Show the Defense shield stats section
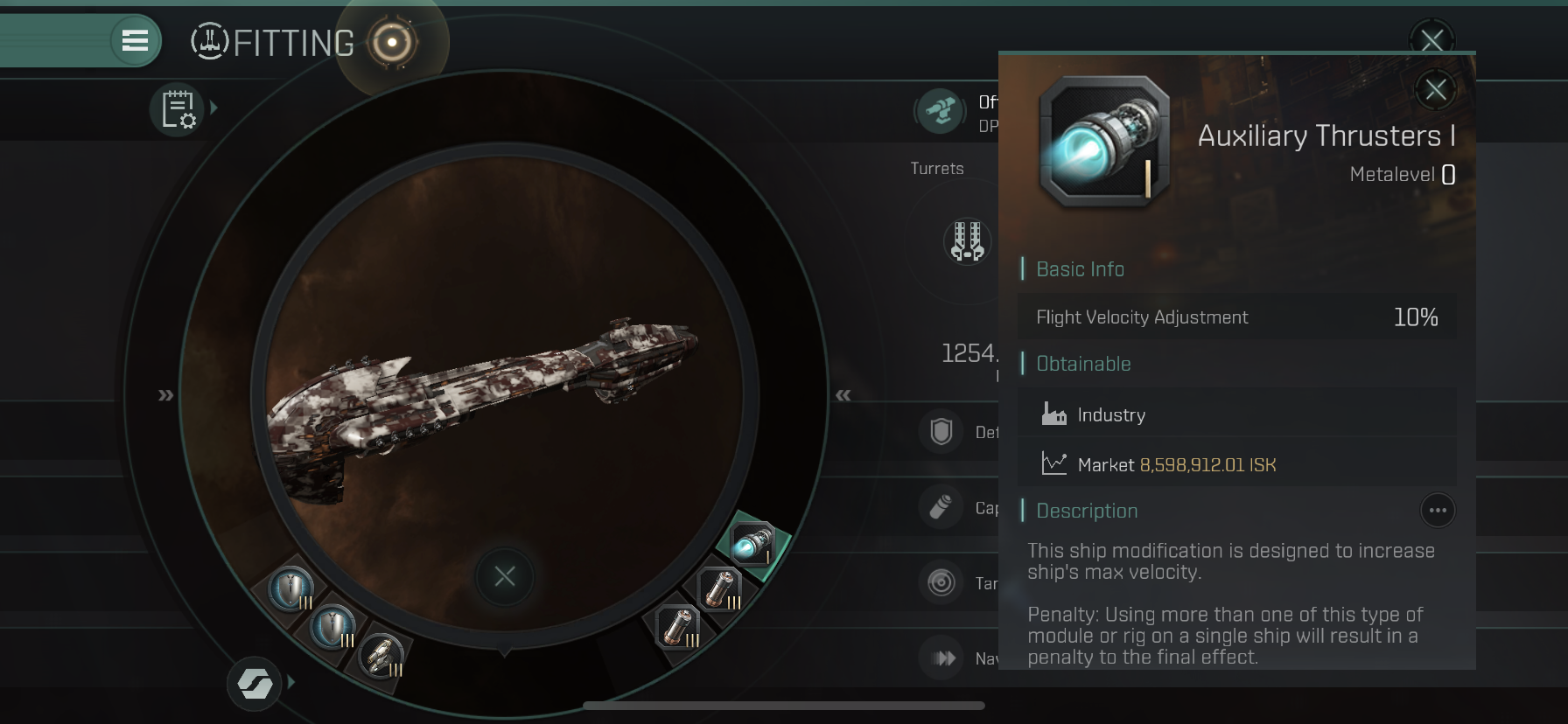This screenshot has height=724, width=1568. (941, 431)
